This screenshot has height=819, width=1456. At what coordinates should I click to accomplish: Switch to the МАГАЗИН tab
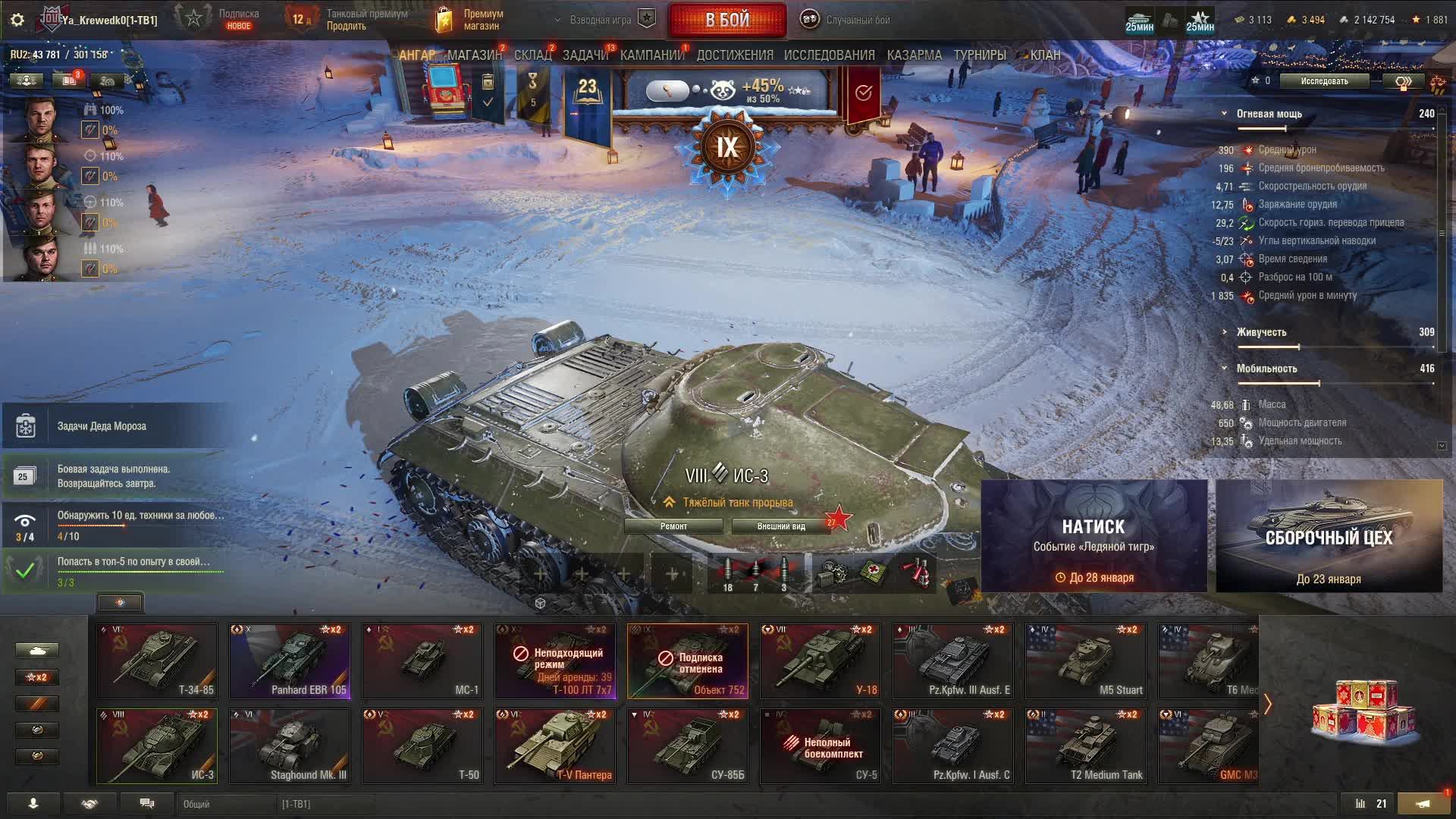(474, 55)
